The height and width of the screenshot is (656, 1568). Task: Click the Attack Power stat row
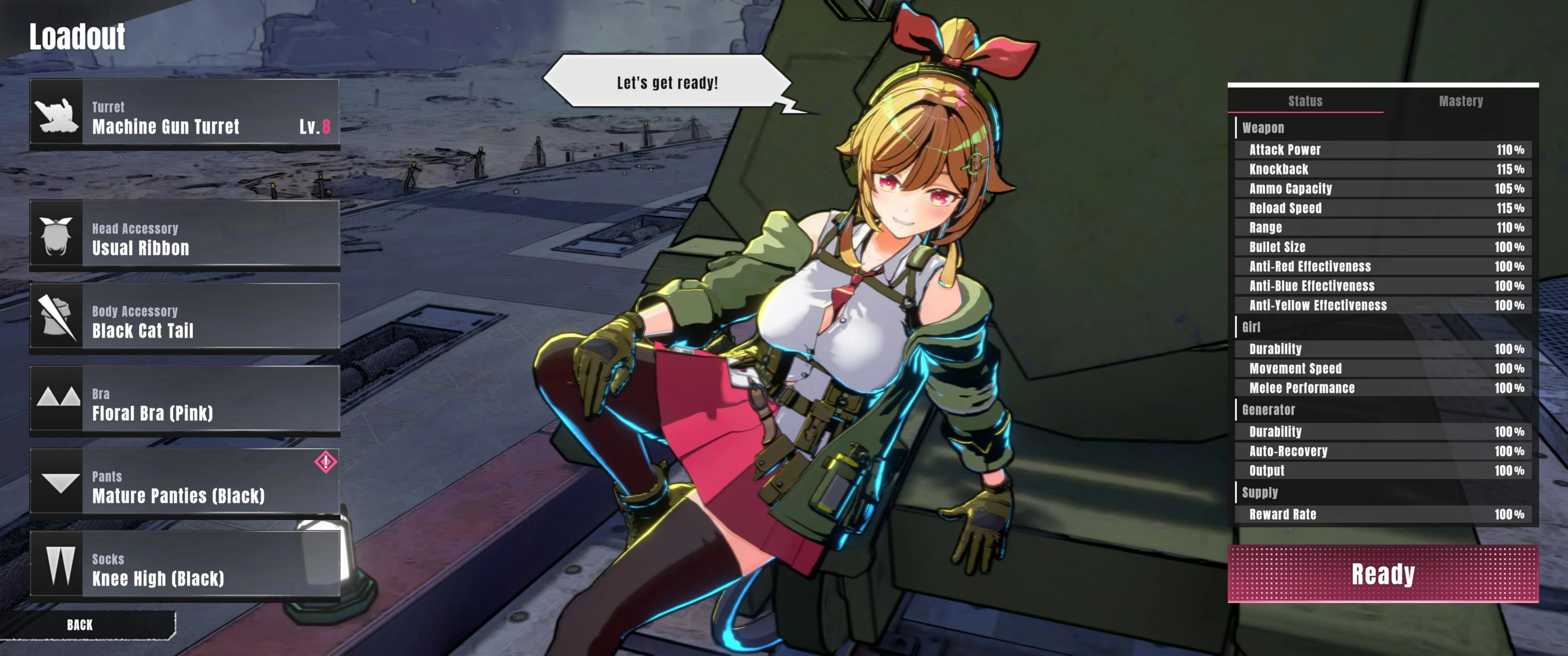[x=1382, y=150]
